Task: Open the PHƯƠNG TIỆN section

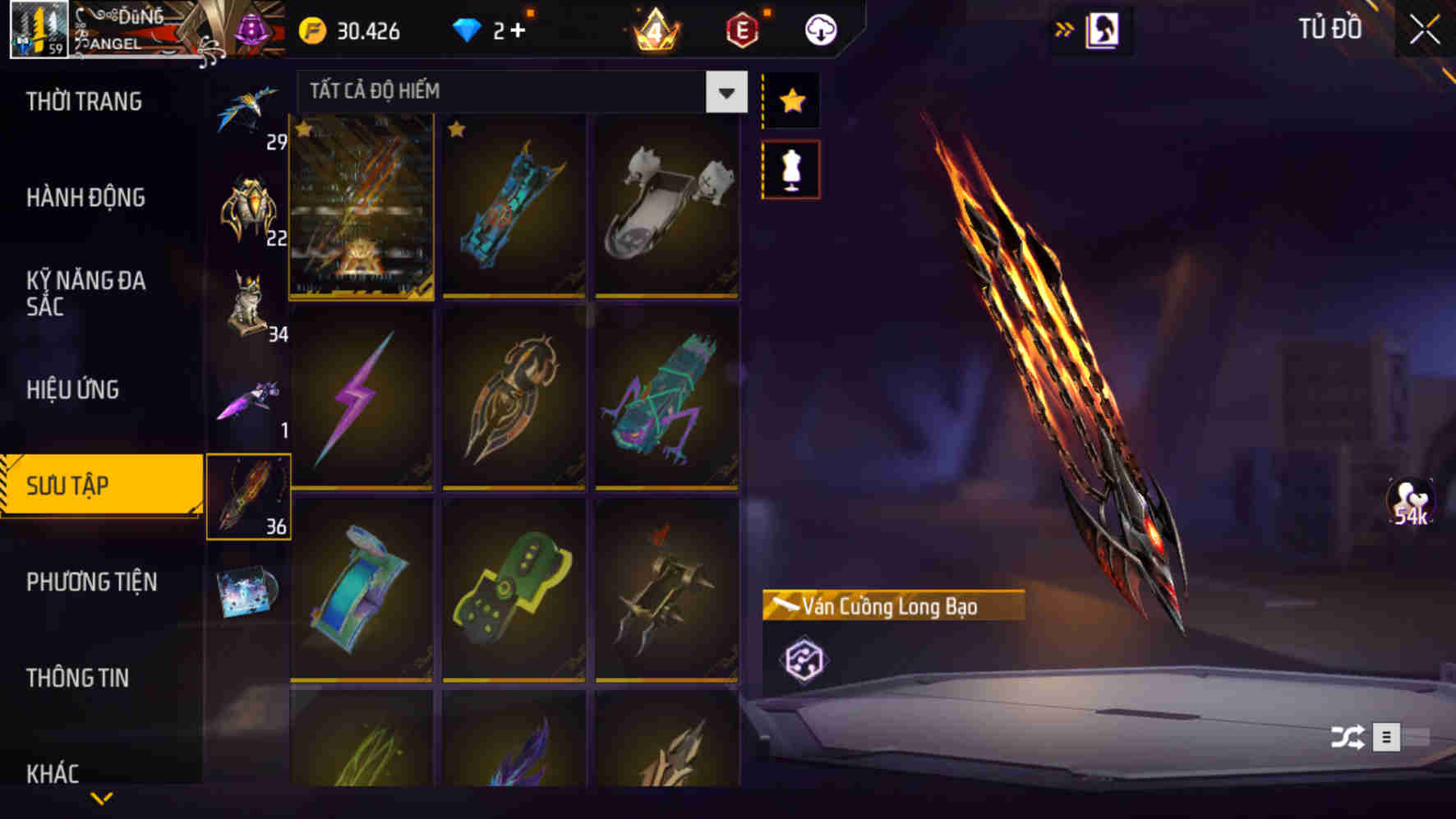Action: 90,582
